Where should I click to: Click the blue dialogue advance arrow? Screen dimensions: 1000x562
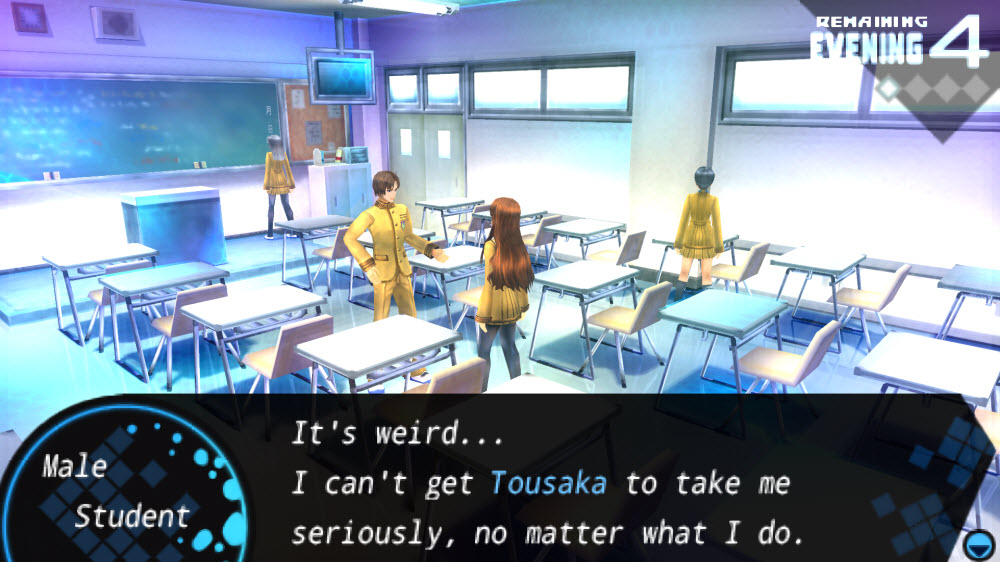point(977,542)
